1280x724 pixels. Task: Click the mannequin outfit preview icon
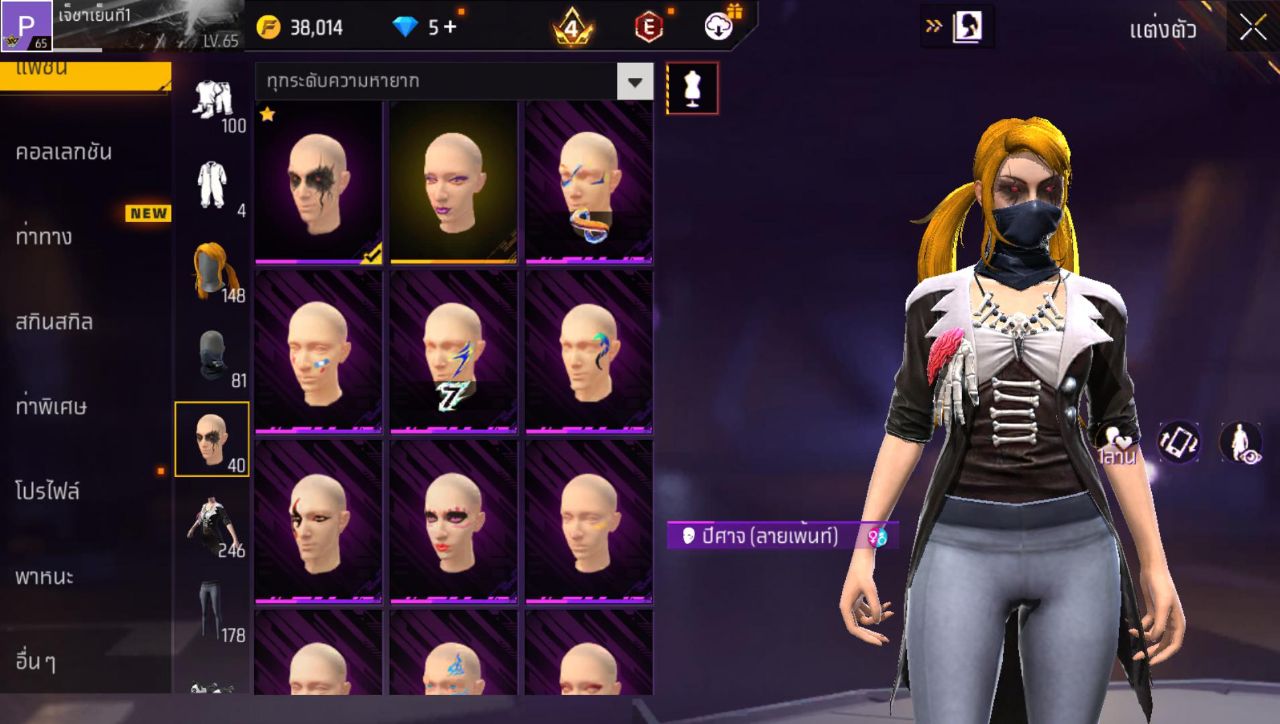click(x=694, y=88)
